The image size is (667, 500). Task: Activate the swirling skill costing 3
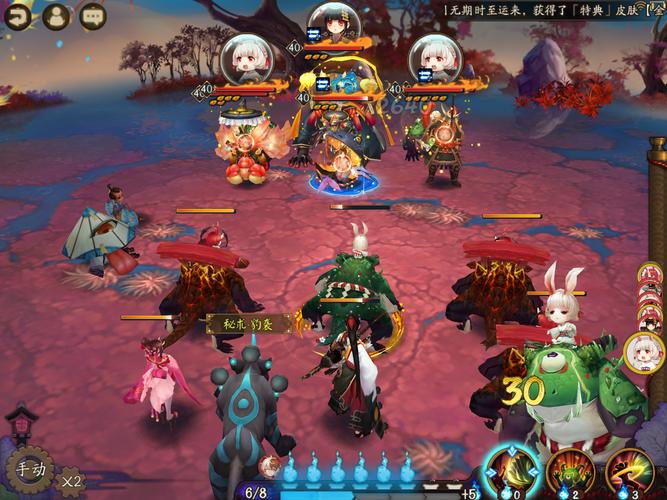pos(630,471)
